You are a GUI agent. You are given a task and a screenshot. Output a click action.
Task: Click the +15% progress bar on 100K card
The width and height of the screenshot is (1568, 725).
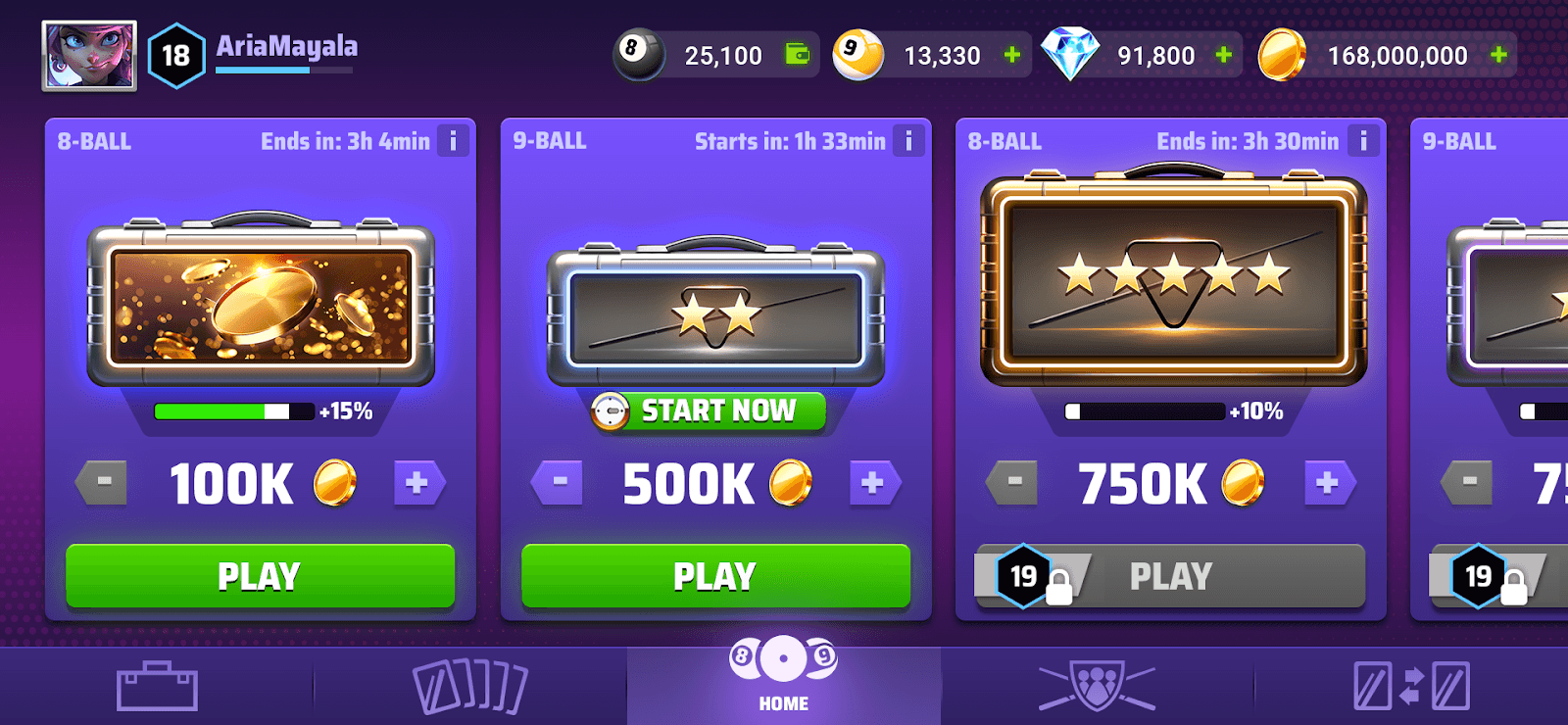coord(237,411)
